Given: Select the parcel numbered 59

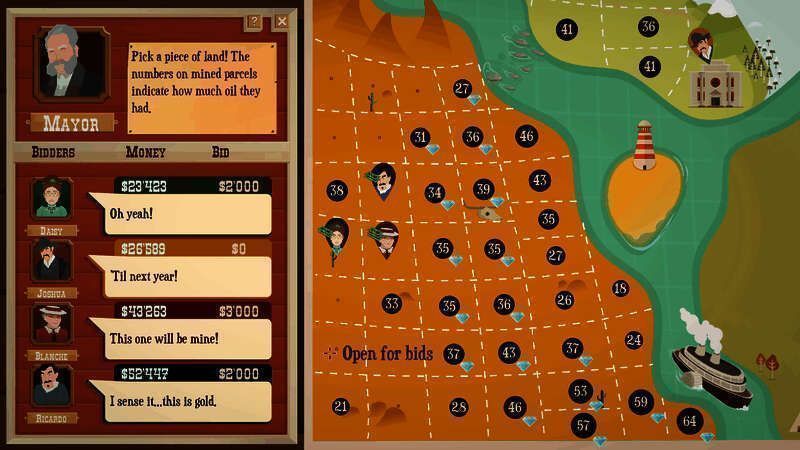Looking at the screenshot, I should [x=640, y=402].
